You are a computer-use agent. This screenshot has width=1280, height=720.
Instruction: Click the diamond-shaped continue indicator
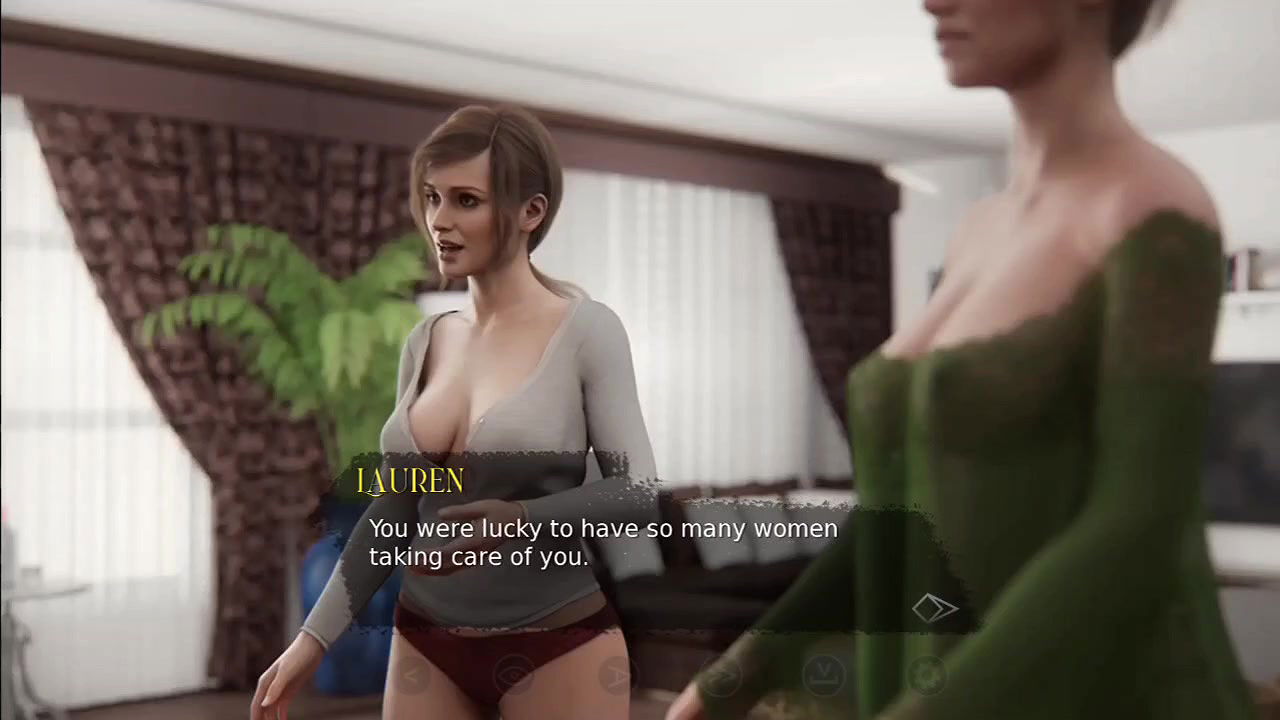point(935,607)
